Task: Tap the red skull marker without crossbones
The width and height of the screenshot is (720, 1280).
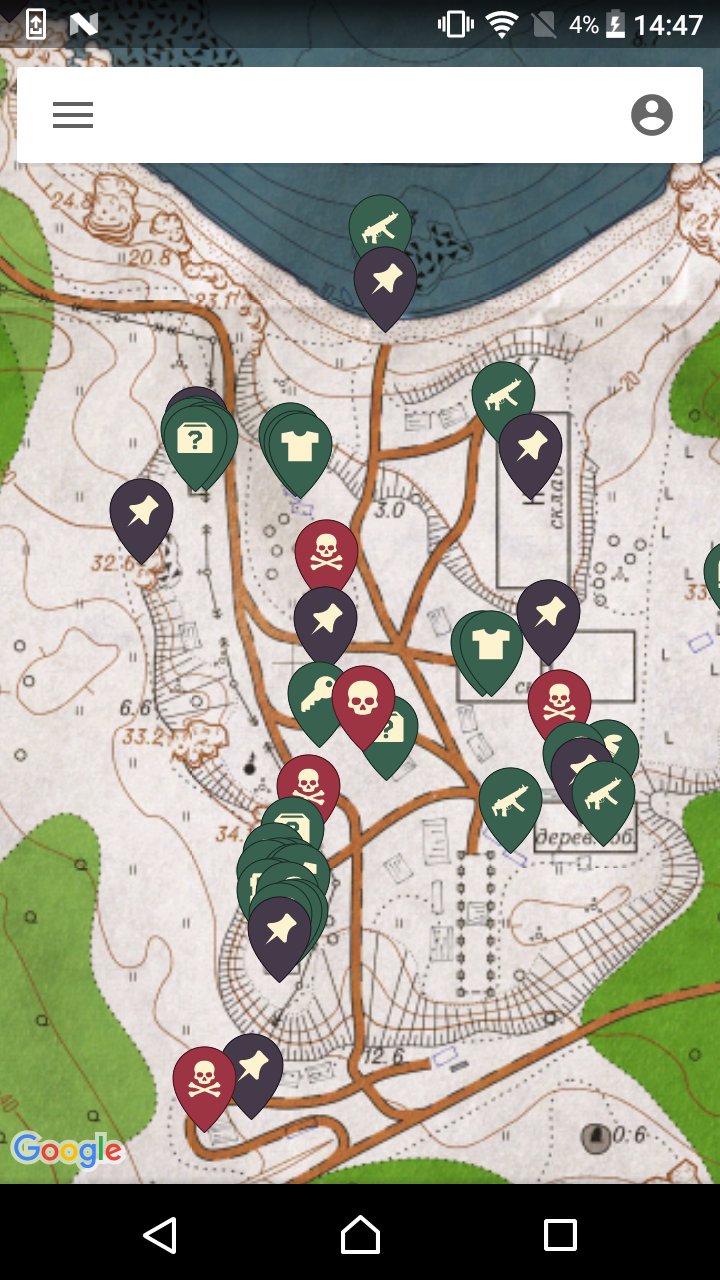Action: [363, 701]
